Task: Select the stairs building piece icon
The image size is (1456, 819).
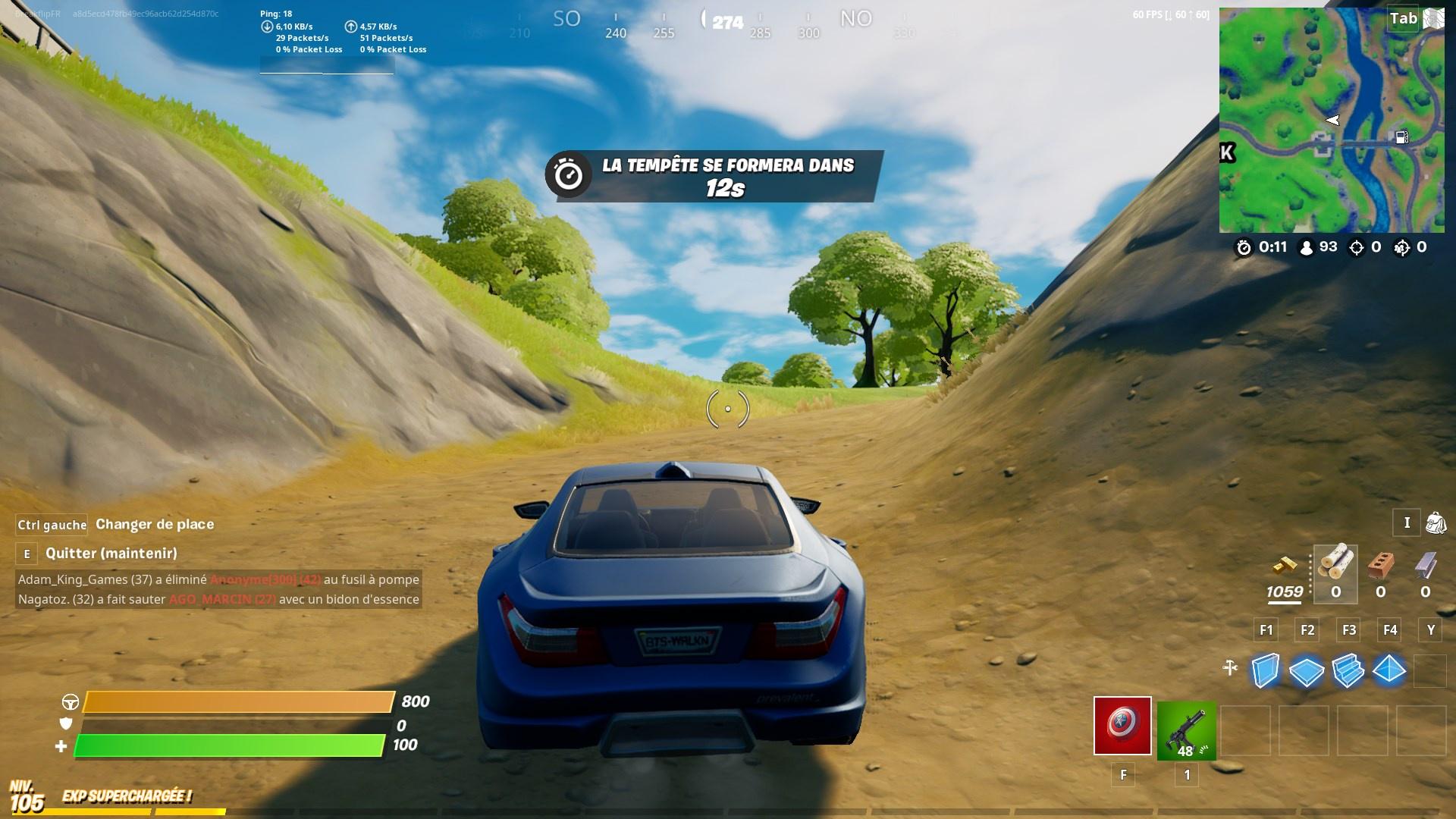Action: [x=1348, y=670]
